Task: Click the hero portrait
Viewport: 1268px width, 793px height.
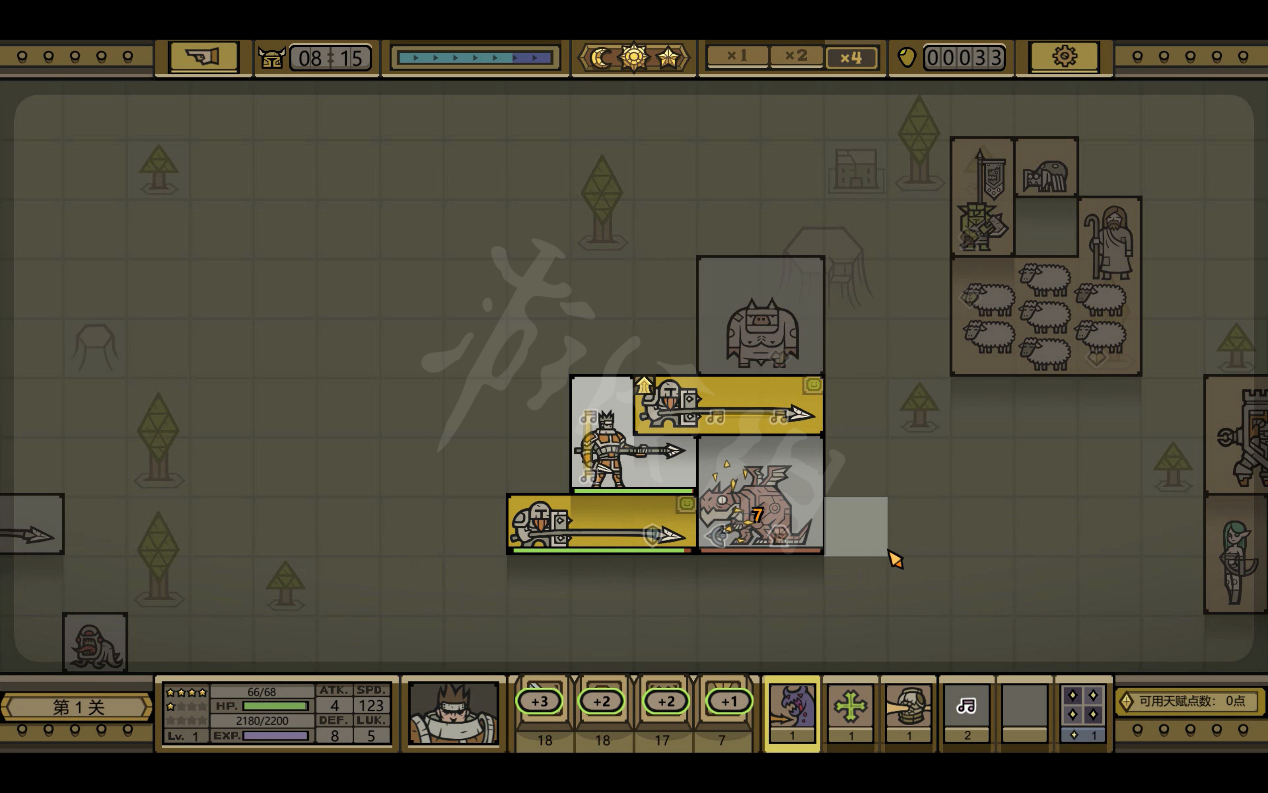Action: click(453, 712)
